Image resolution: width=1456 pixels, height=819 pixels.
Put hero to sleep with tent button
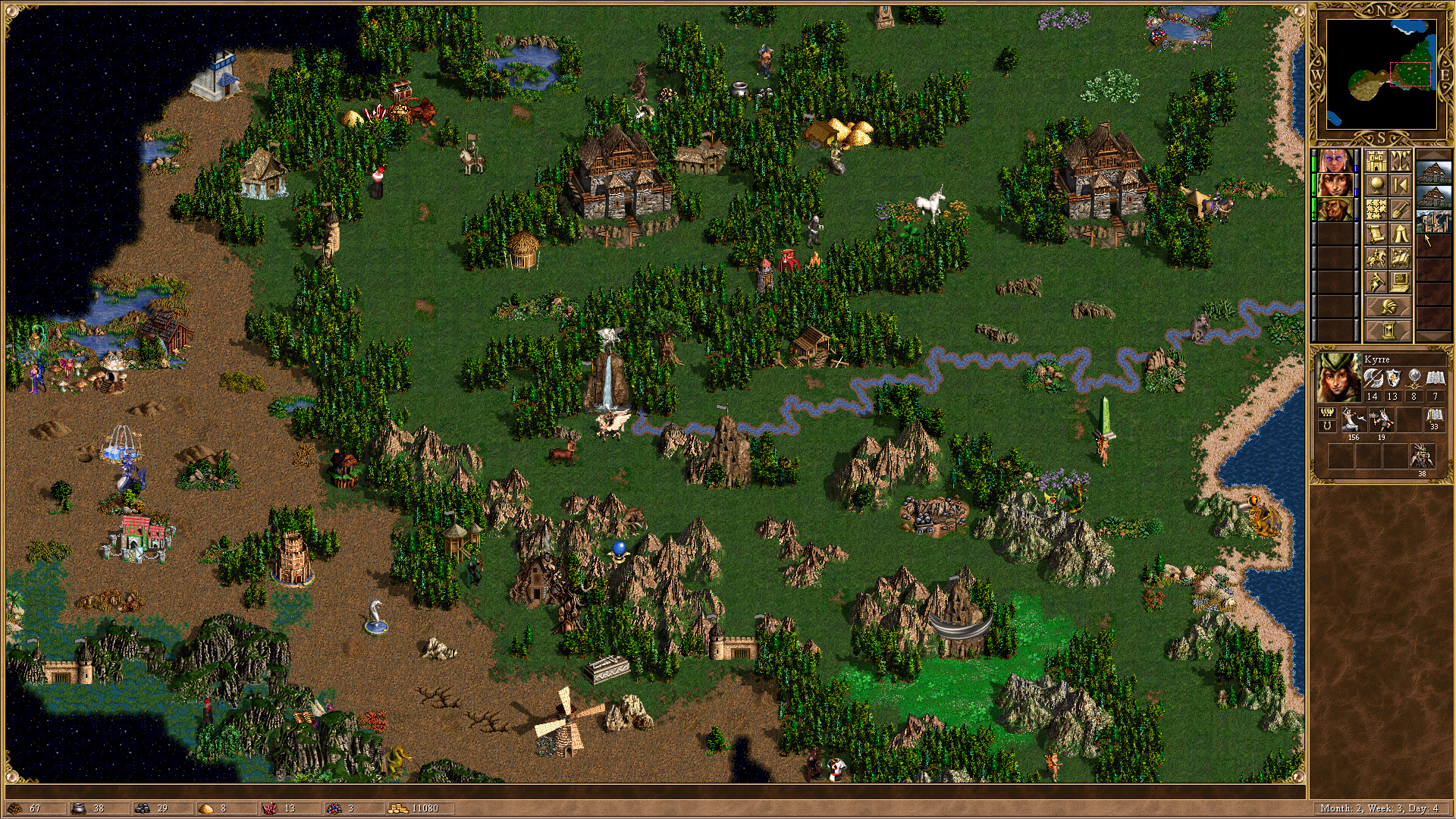(x=1400, y=234)
